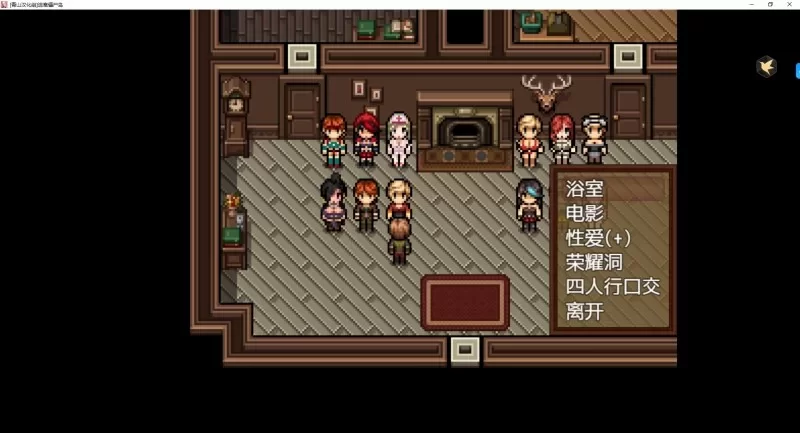Maximize the game window
The height and width of the screenshot is (433, 800).
pyautogui.click(x=770, y=4)
